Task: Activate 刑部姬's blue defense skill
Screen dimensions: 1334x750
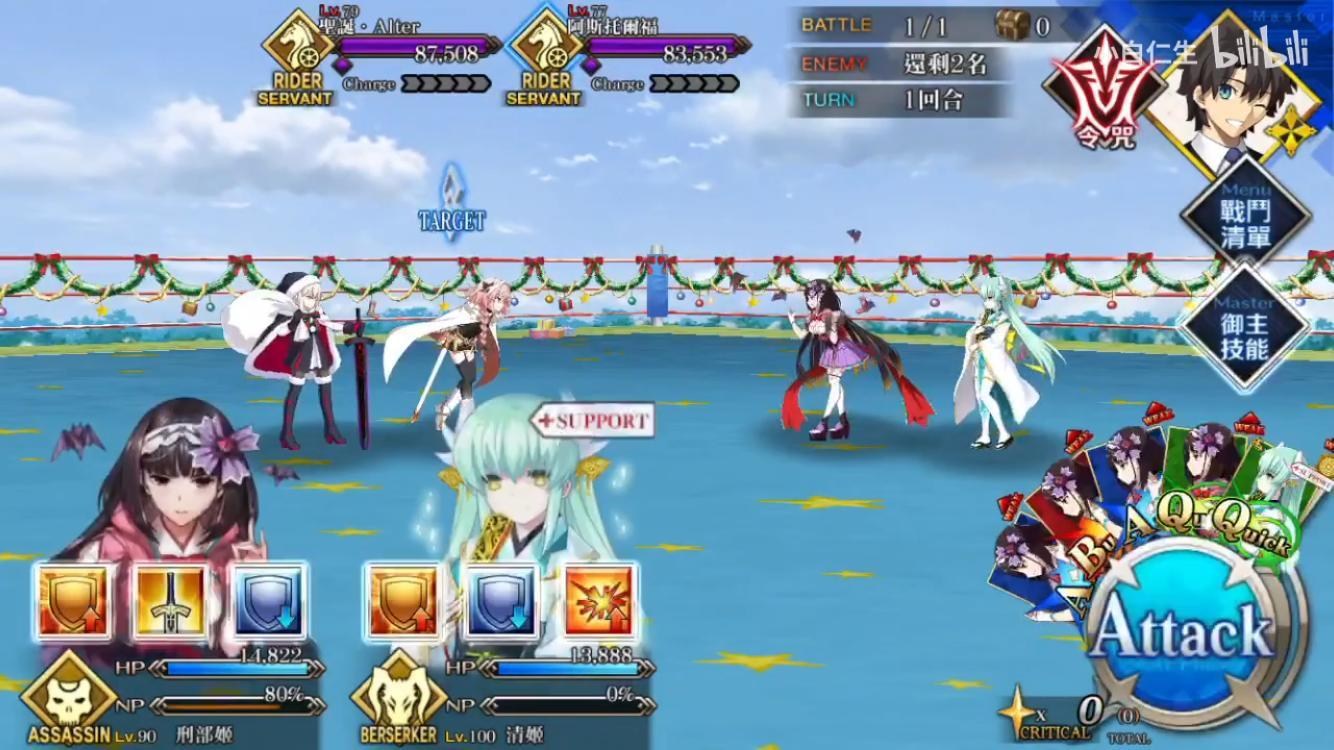Action: coord(268,600)
